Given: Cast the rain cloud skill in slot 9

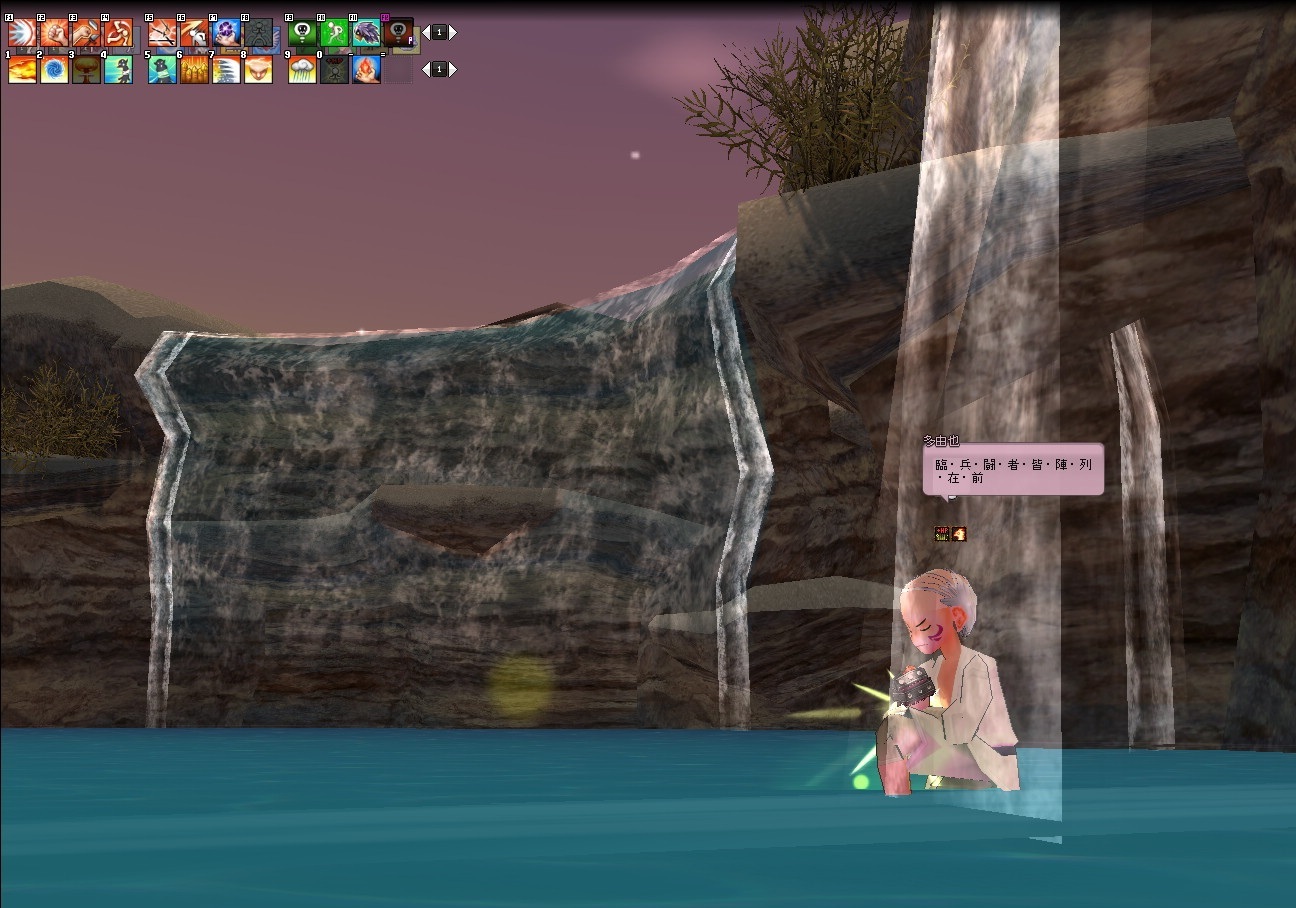Looking at the screenshot, I should (x=302, y=70).
